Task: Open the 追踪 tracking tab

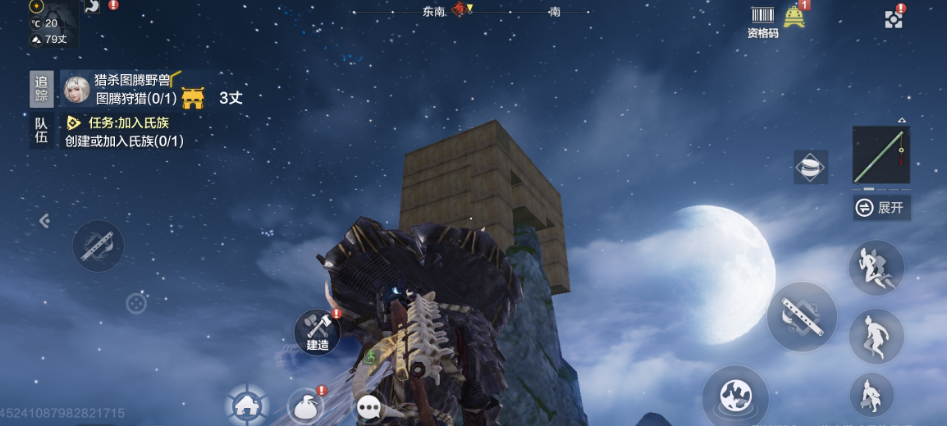Action: [41, 89]
